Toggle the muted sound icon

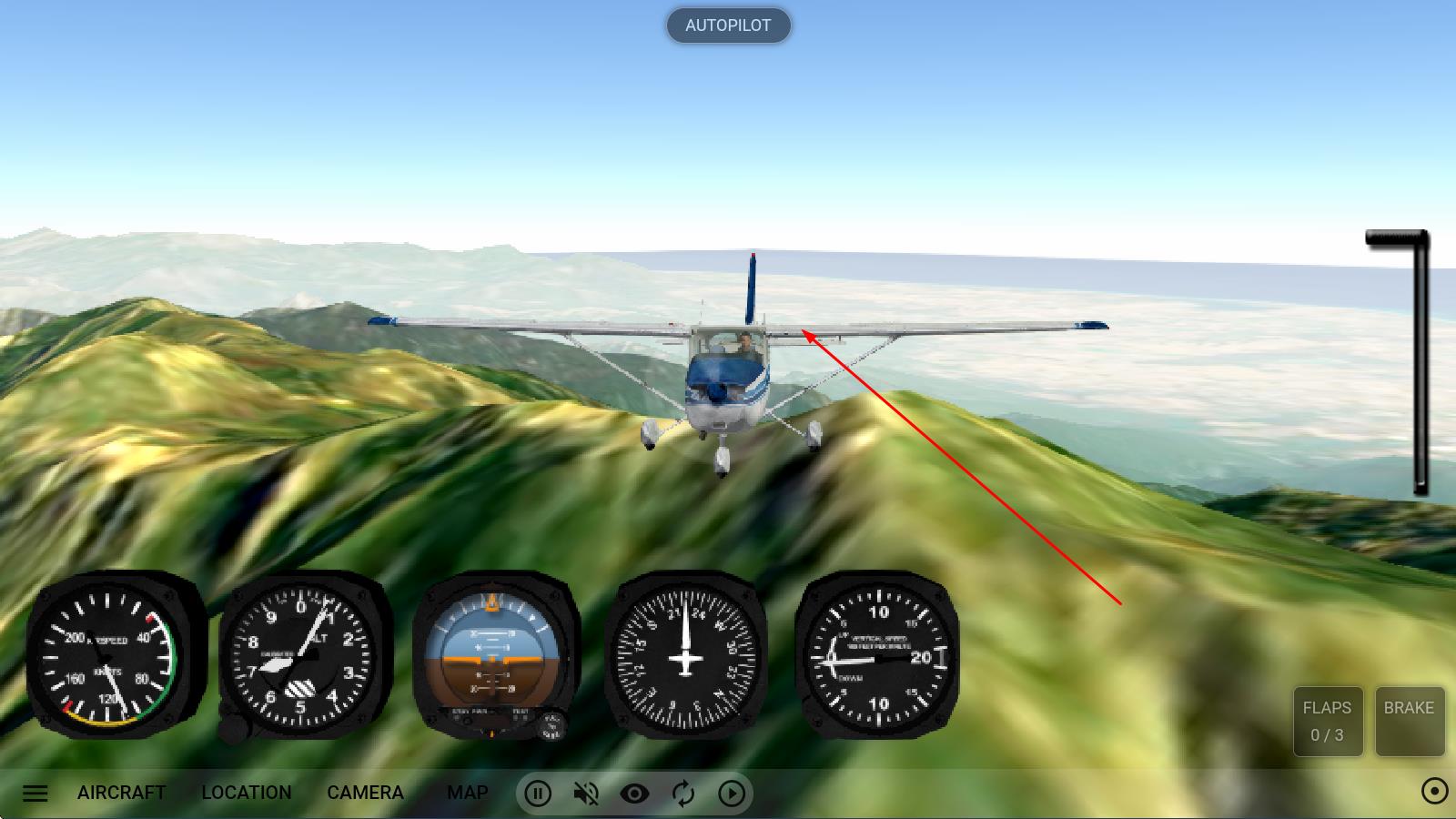click(x=586, y=794)
